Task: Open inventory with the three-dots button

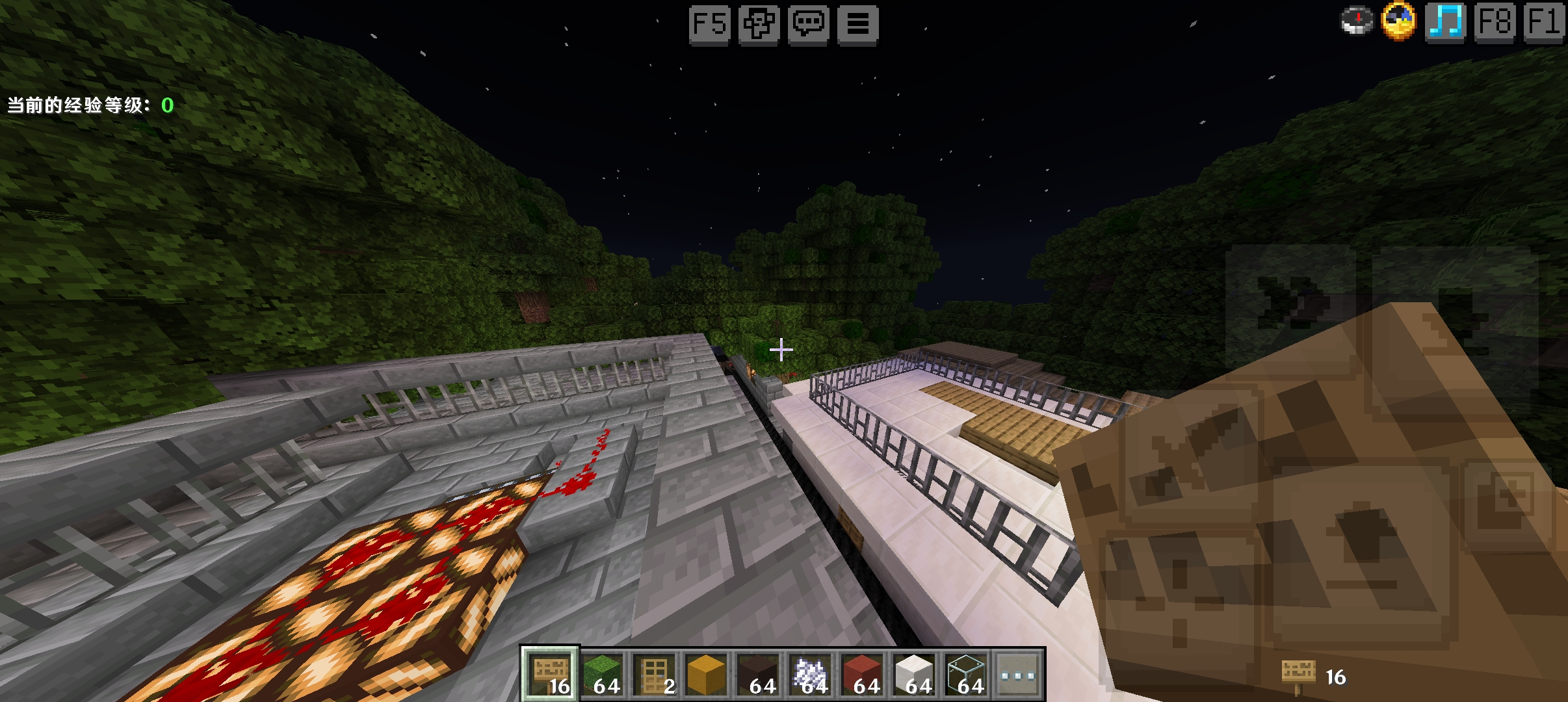Action: (x=1018, y=675)
